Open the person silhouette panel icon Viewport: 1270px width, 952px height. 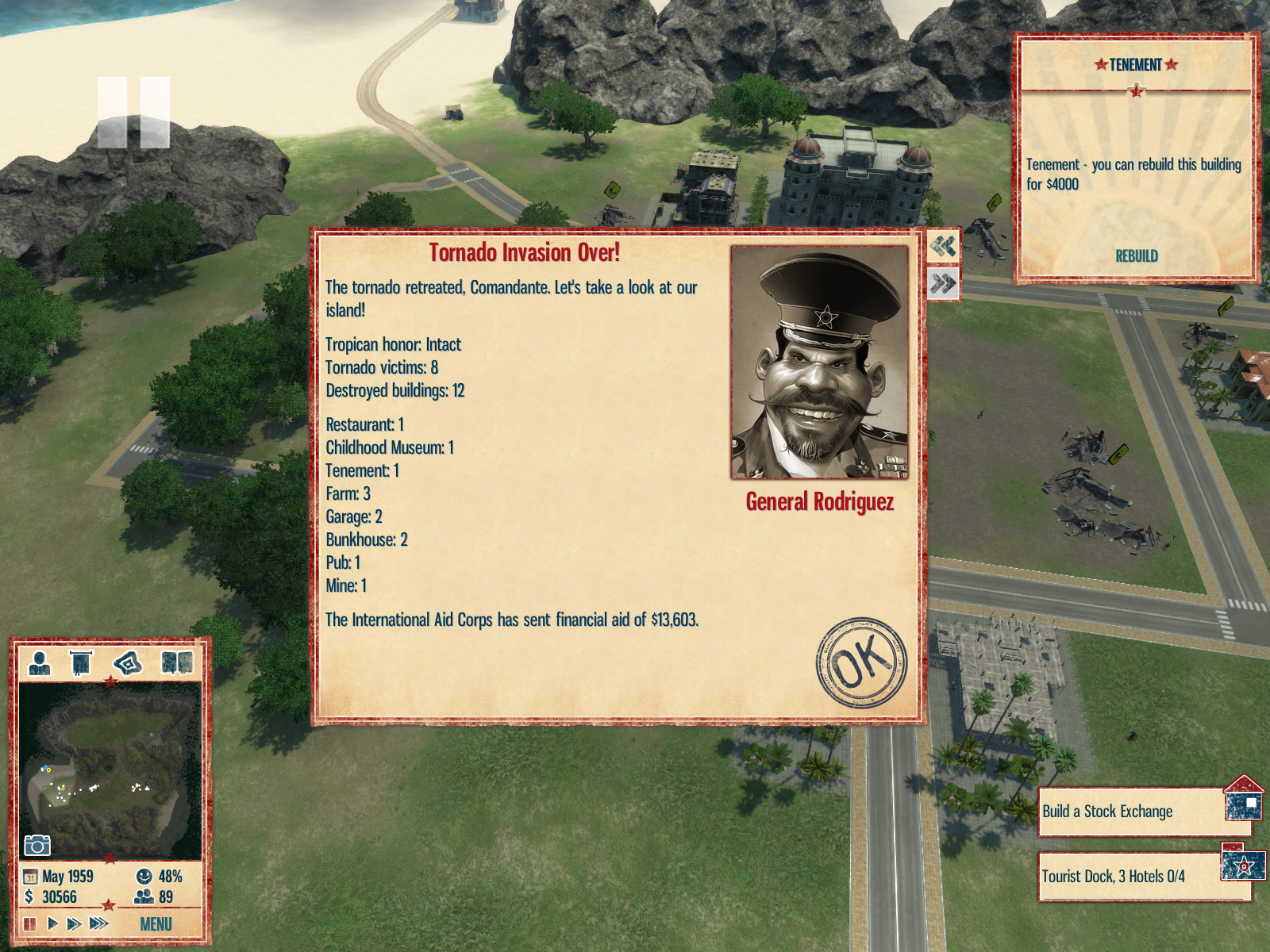(x=39, y=662)
